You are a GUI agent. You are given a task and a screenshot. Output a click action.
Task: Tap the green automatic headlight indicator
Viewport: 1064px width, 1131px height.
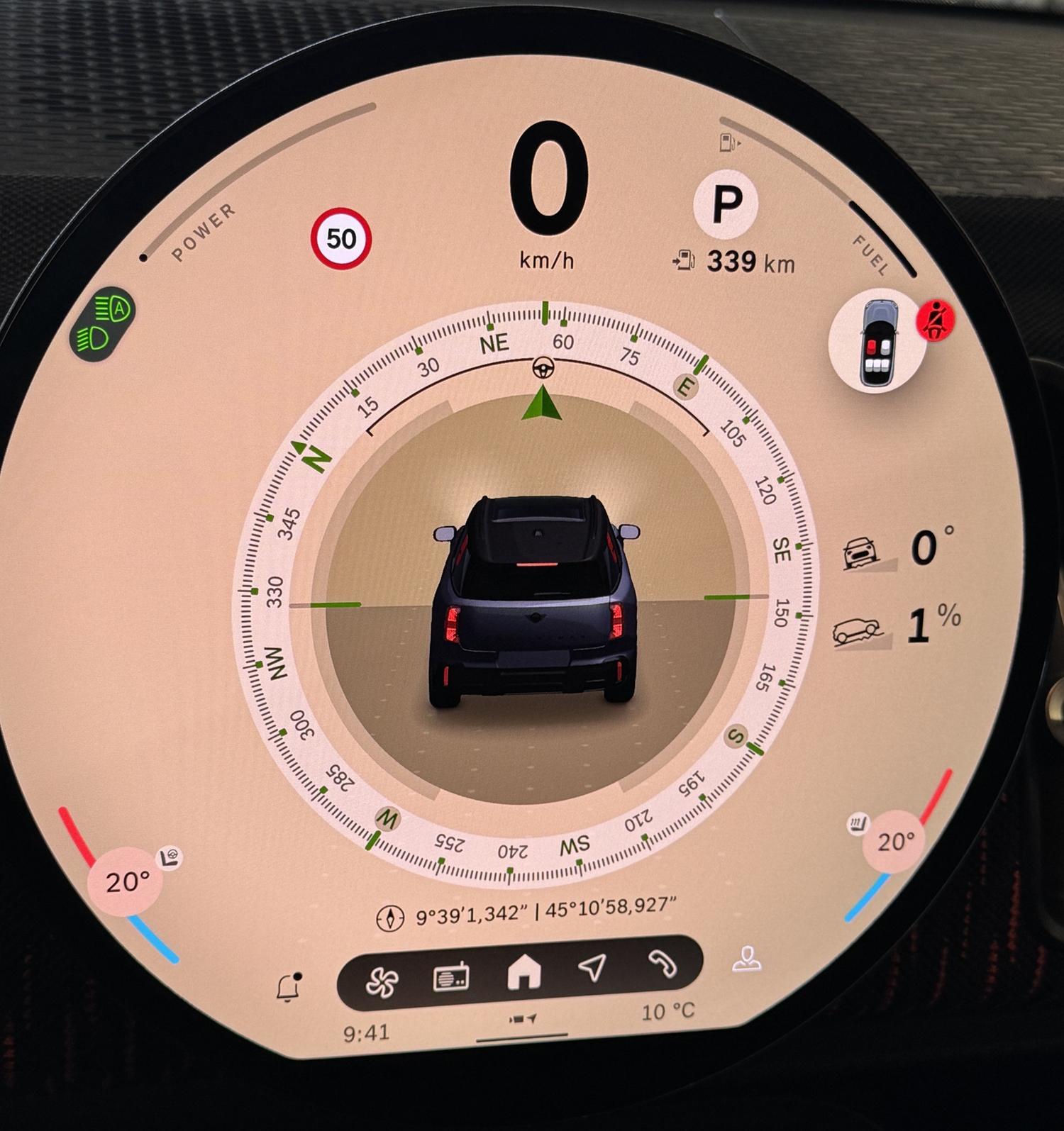click(x=104, y=324)
